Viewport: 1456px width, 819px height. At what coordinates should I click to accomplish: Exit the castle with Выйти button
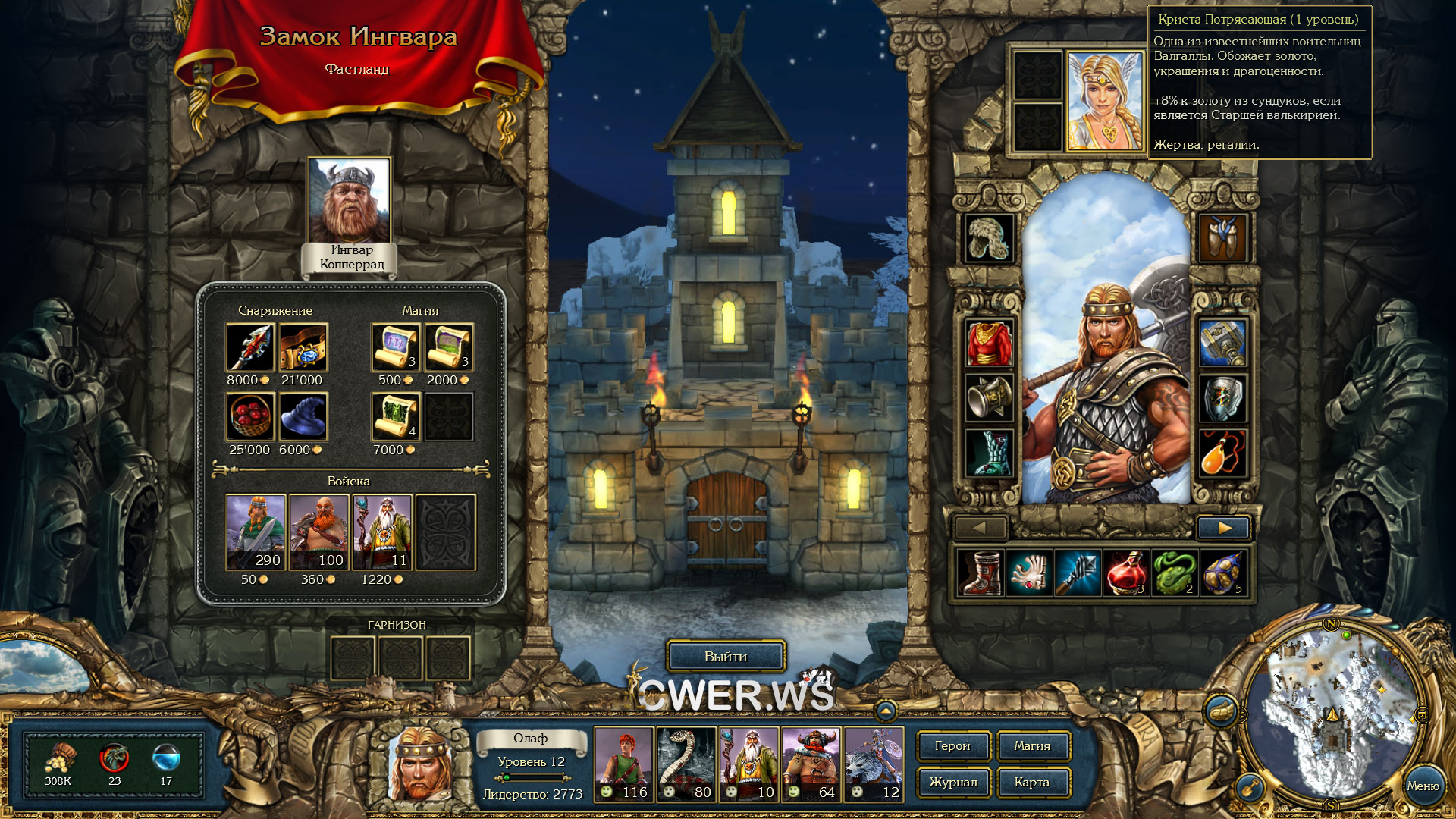click(726, 657)
